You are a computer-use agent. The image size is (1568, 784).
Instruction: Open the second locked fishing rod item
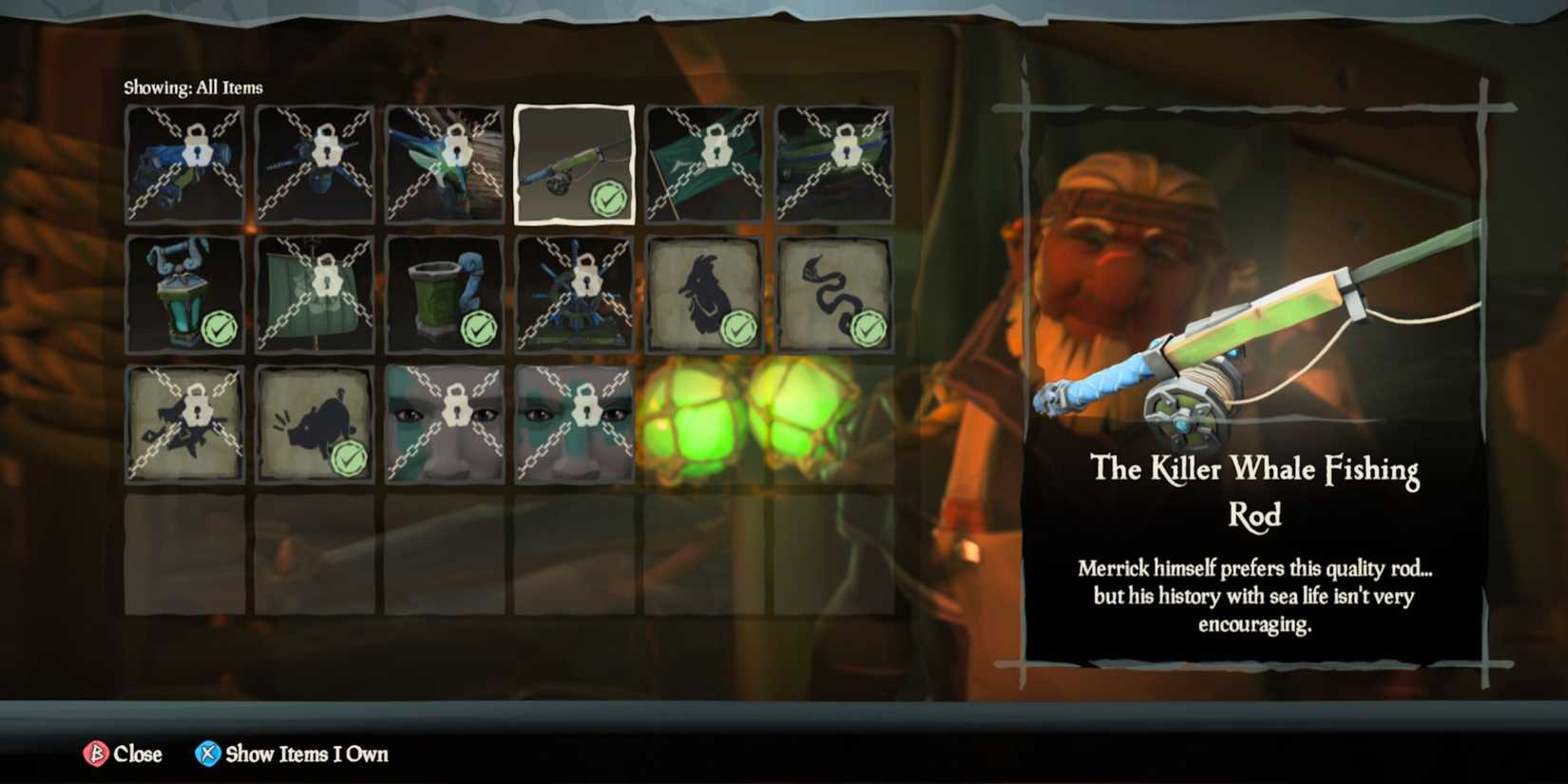[315, 163]
